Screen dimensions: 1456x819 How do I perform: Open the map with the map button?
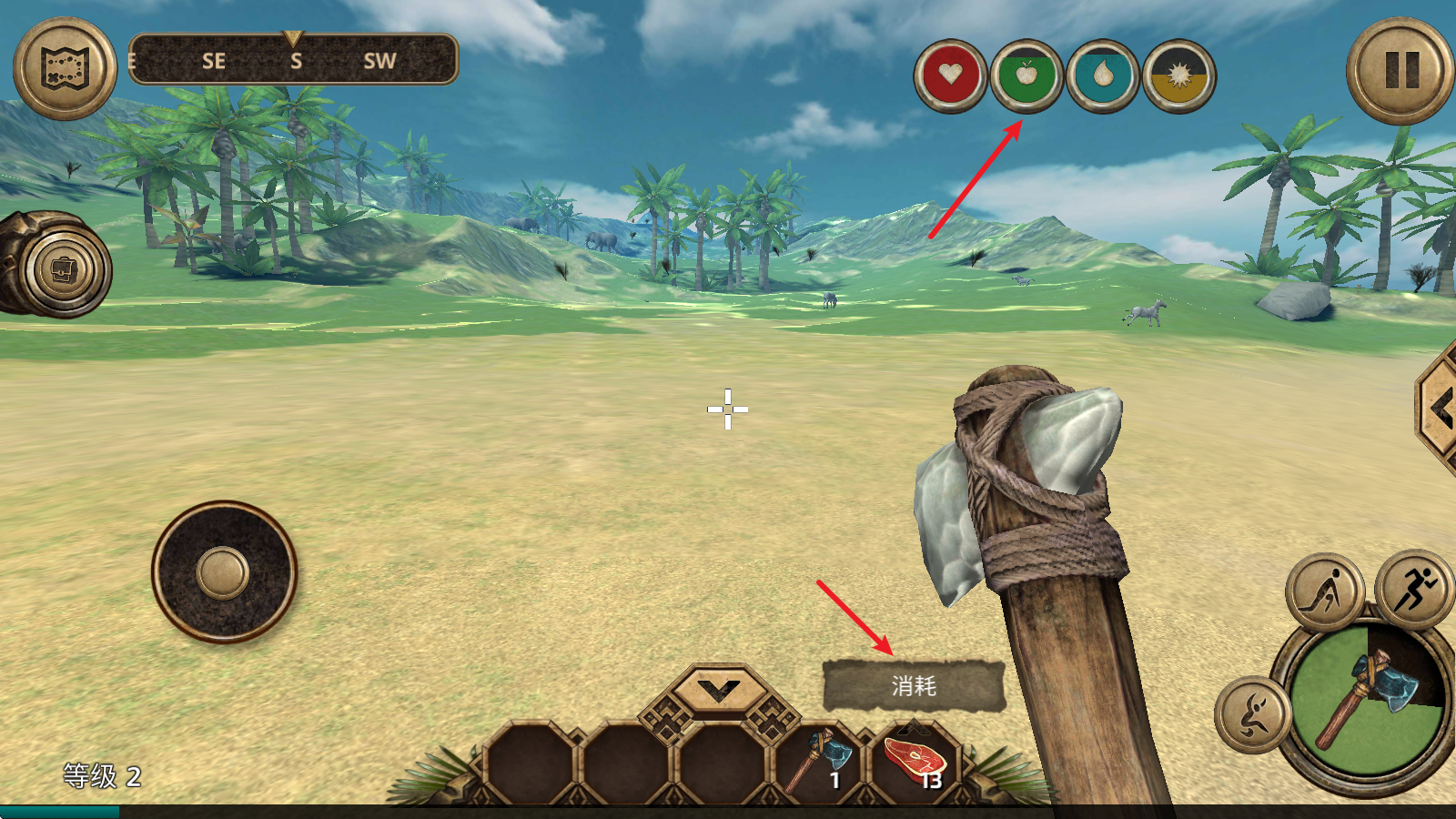pos(65,68)
